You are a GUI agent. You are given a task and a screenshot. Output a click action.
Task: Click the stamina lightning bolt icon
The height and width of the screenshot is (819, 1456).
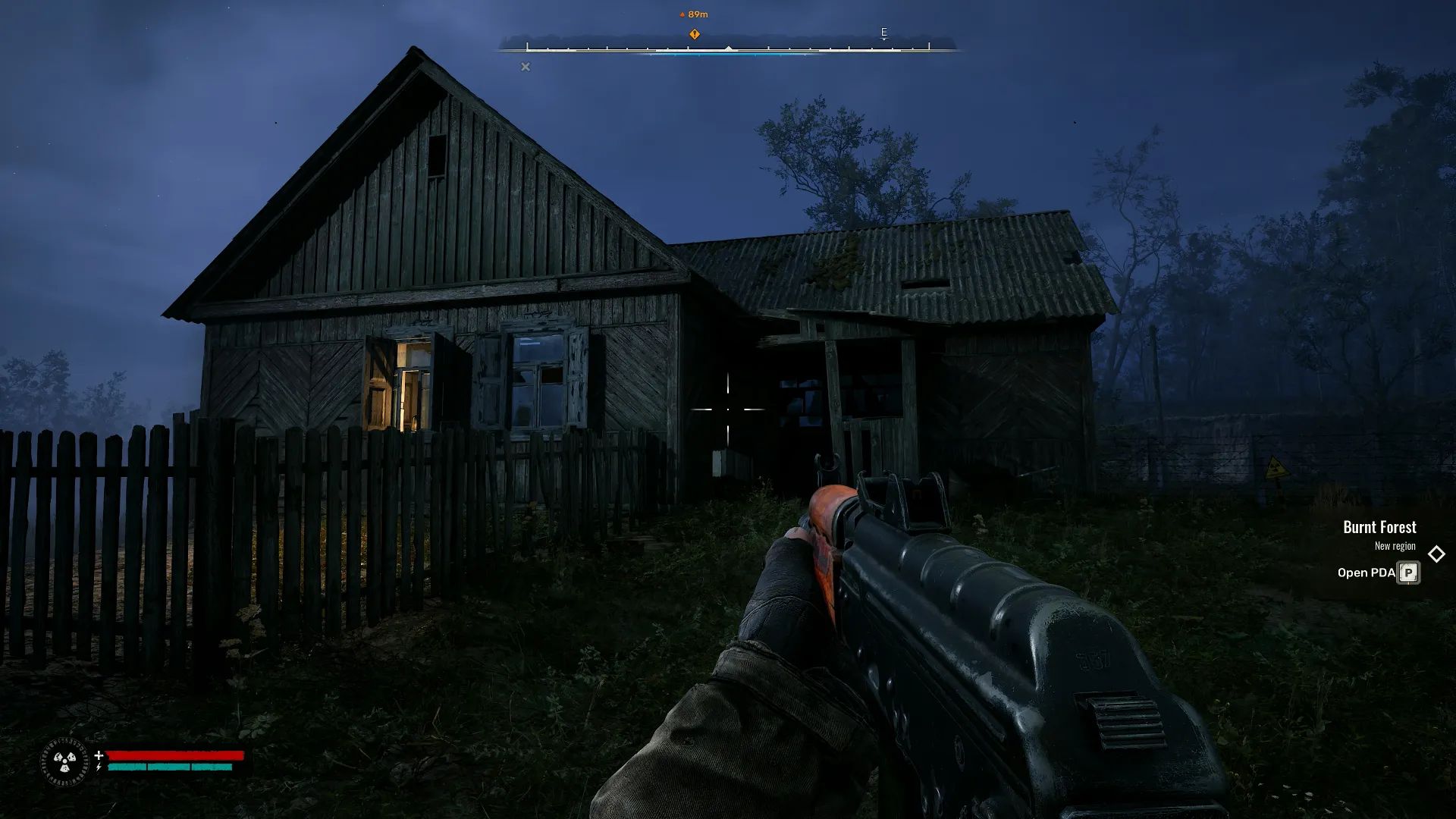(98, 768)
